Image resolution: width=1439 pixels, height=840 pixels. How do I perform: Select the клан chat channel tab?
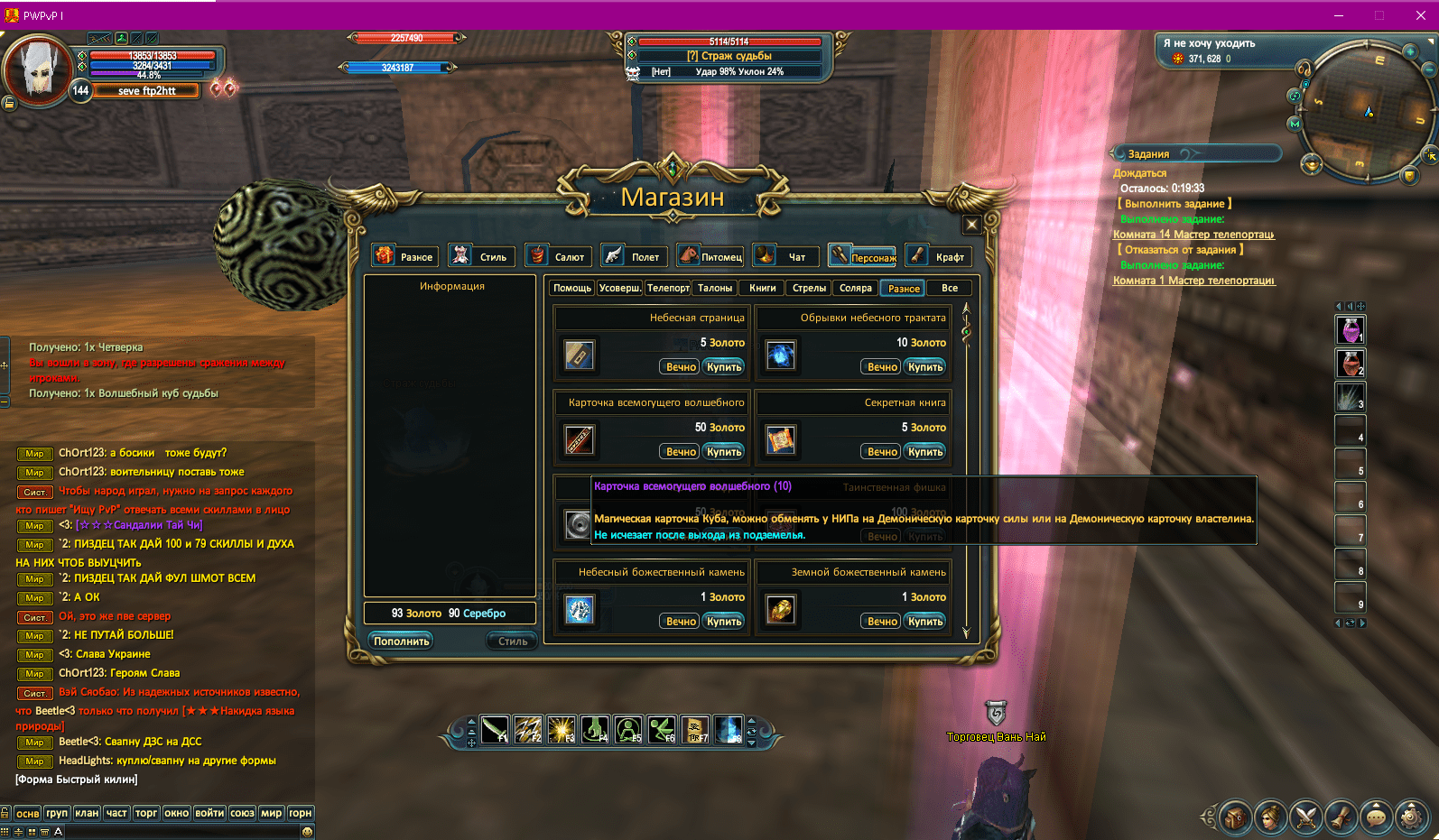point(87,813)
